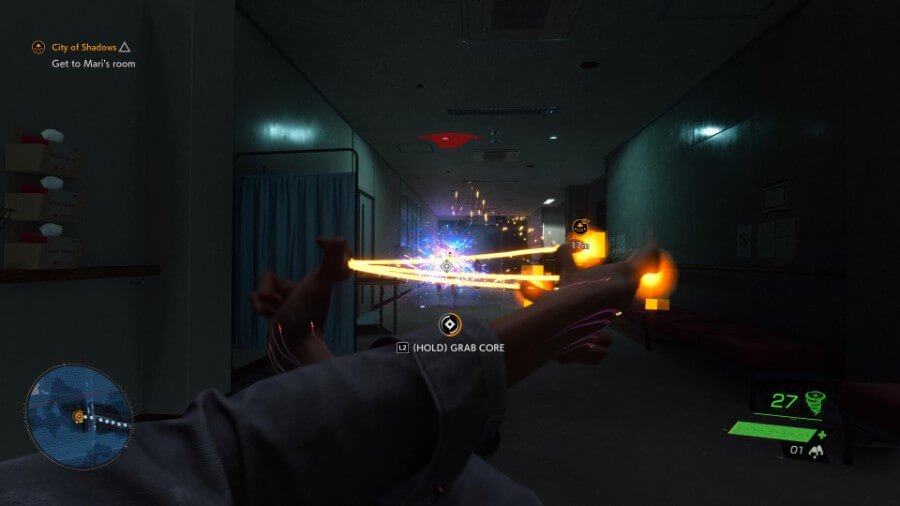Click the orange player marker on minimap
Image resolution: width=900 pixels, height=506 pixels.
coord(77,416)
